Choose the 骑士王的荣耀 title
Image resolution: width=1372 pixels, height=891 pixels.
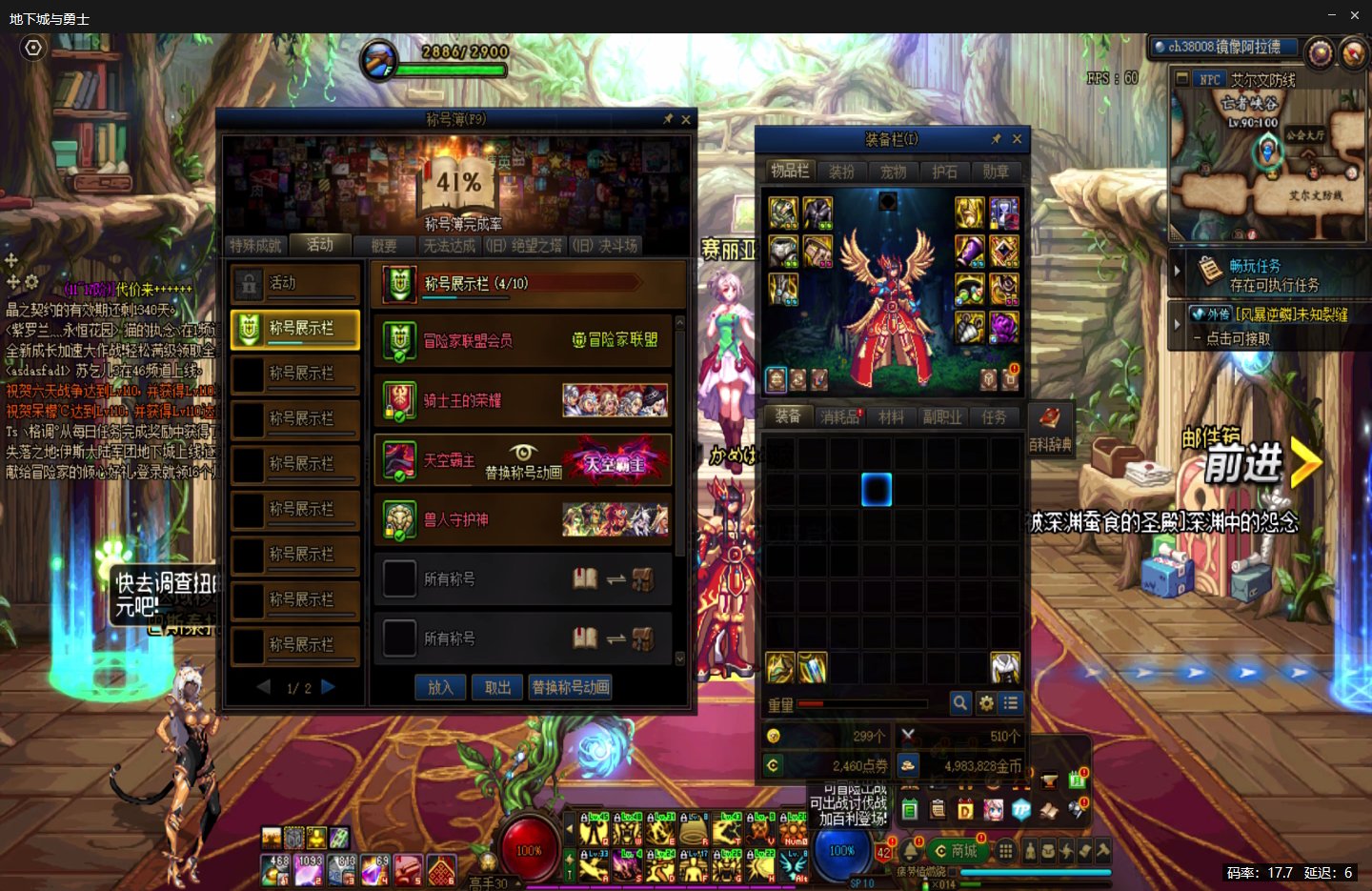click(523, 401)
